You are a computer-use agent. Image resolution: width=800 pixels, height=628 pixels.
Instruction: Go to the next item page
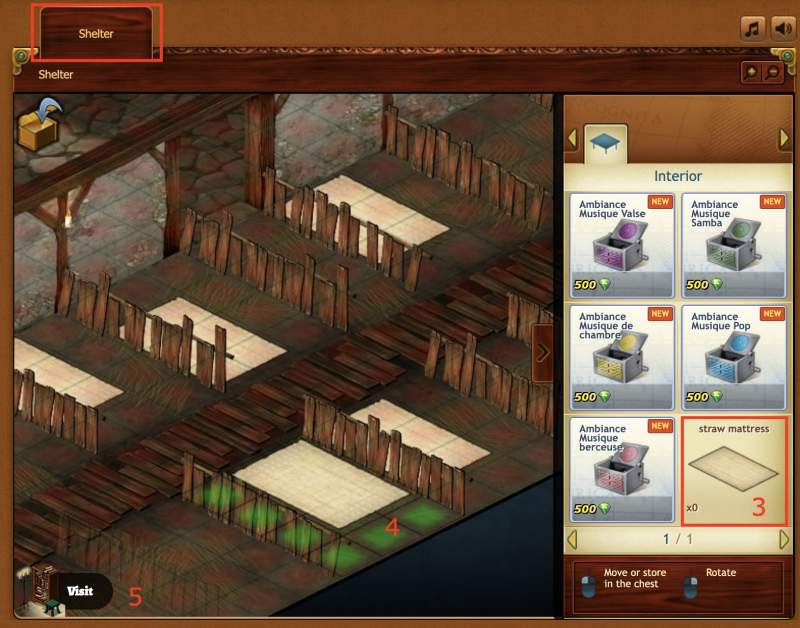coord(784,540)
